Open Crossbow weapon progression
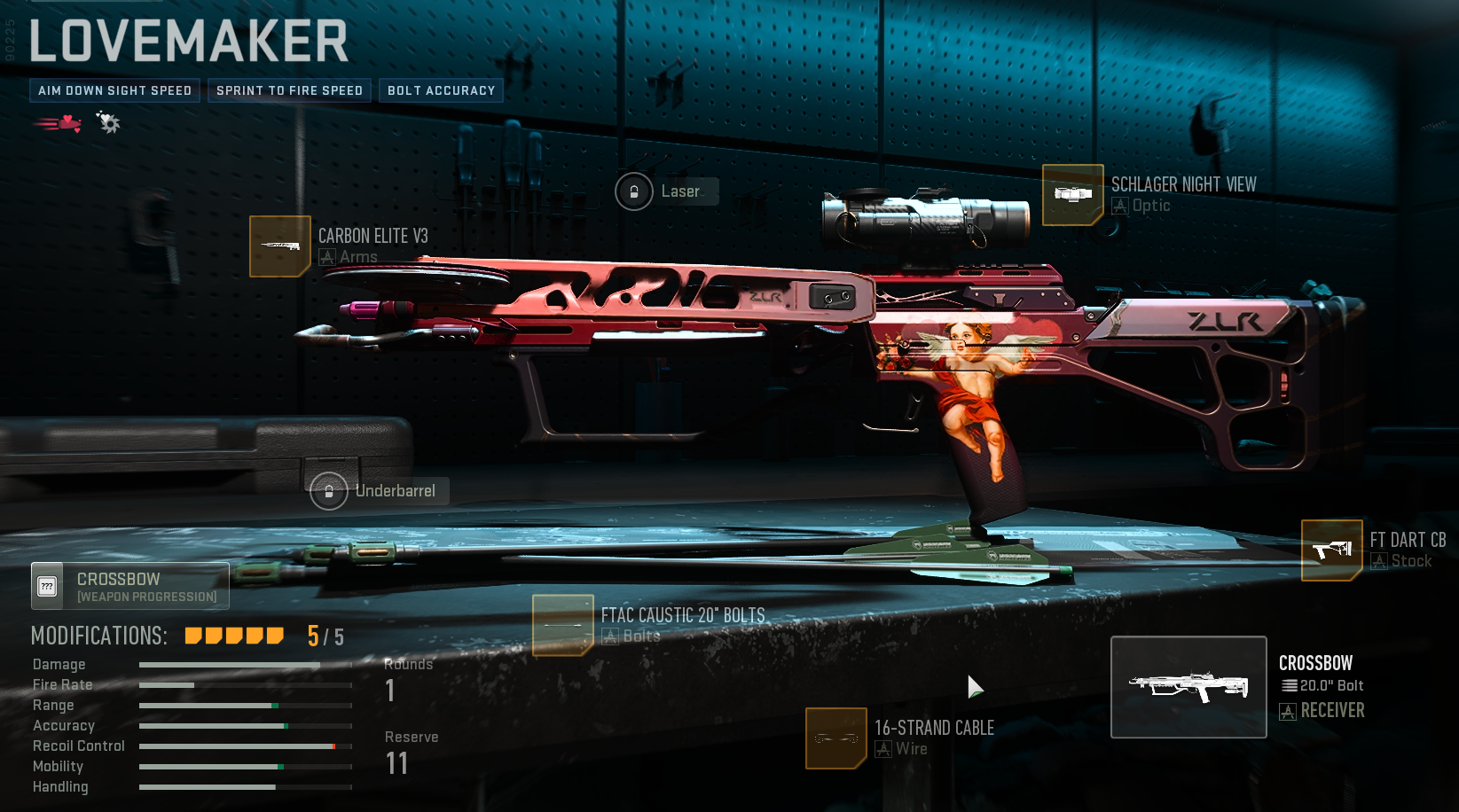Screen dimensions: 1459x812 tap(130, 586)
